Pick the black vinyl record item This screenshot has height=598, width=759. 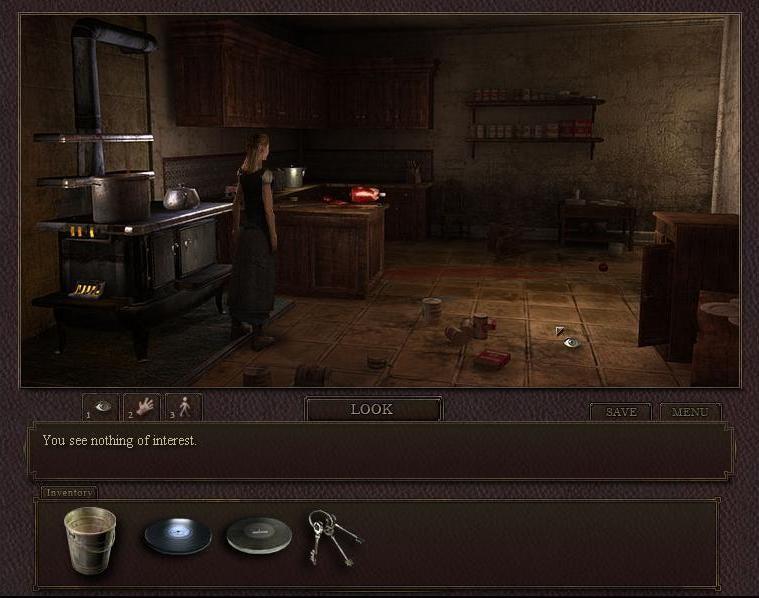coord(177,536)
